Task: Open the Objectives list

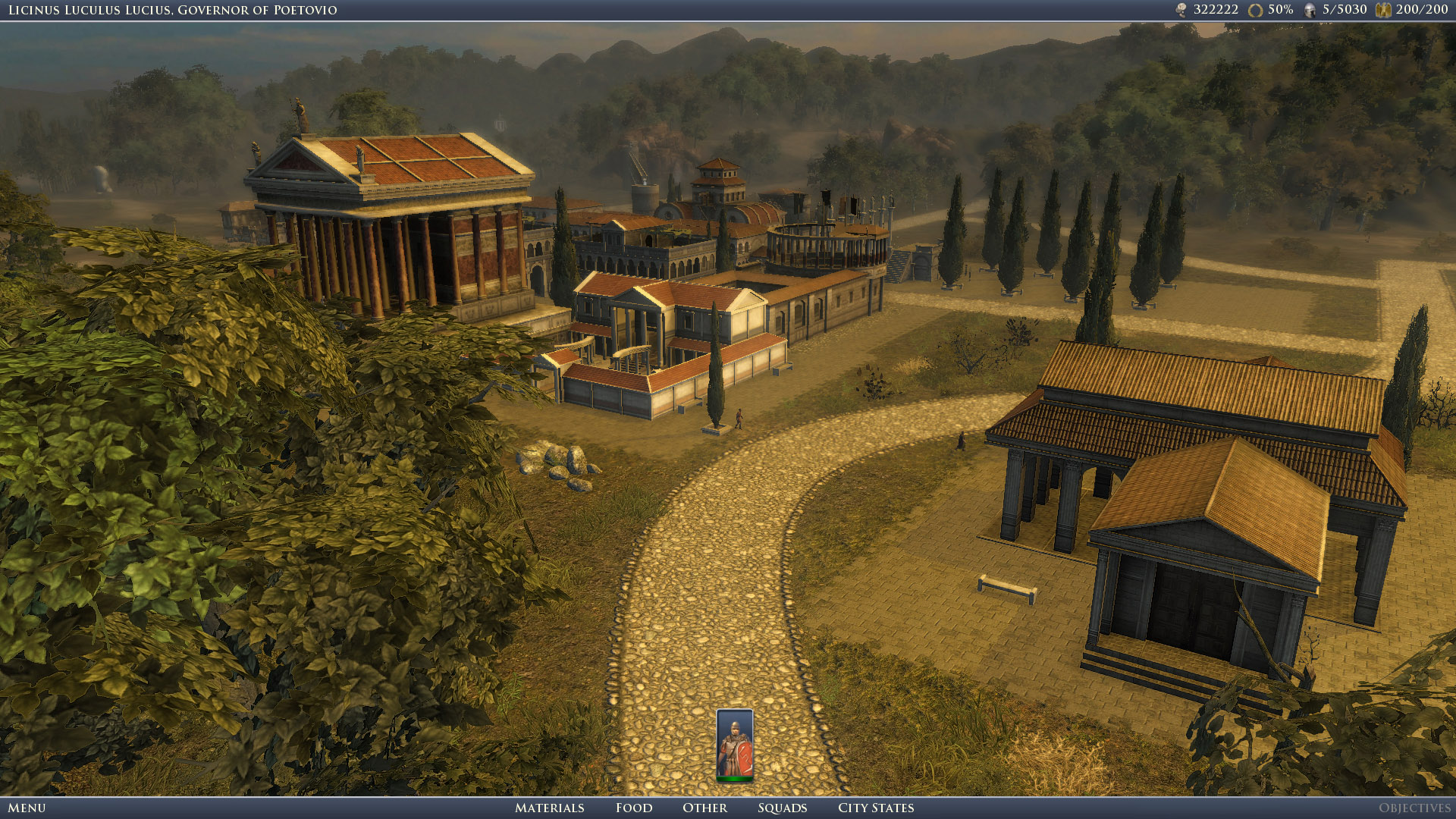Action: pos(1414,808)
